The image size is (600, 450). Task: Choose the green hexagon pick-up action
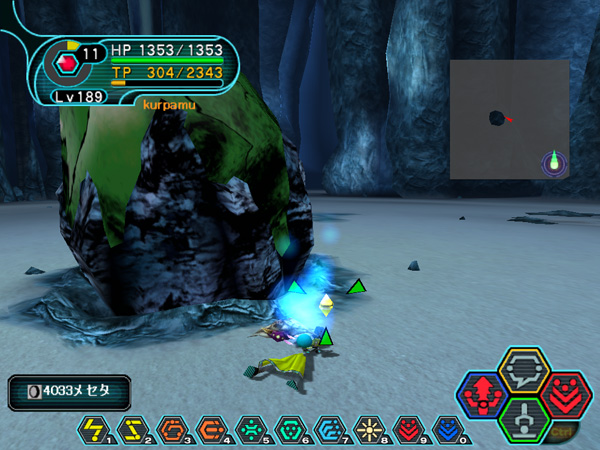coord(524,419)
